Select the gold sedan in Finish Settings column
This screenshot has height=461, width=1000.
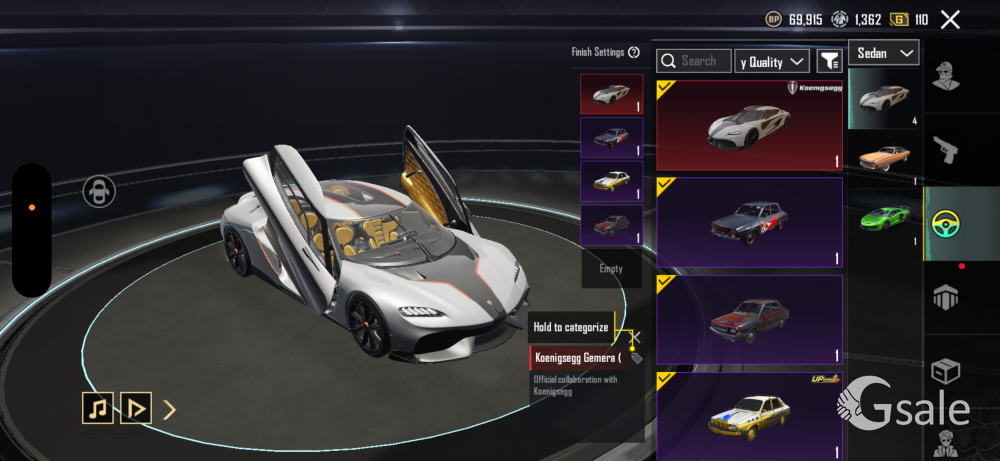611,181
